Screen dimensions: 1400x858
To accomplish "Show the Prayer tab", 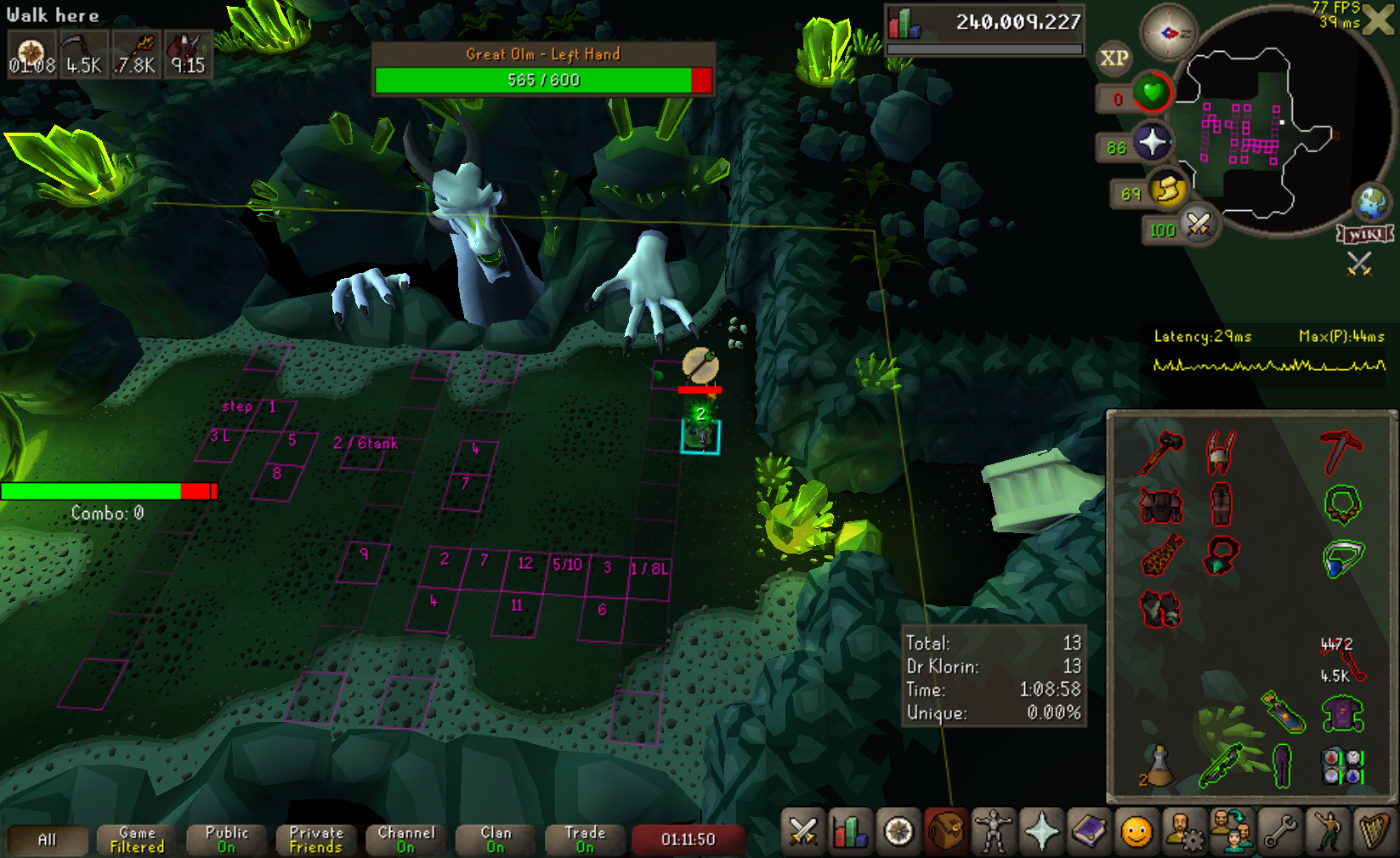I will pyautogui.click(x=1041, y=832).
